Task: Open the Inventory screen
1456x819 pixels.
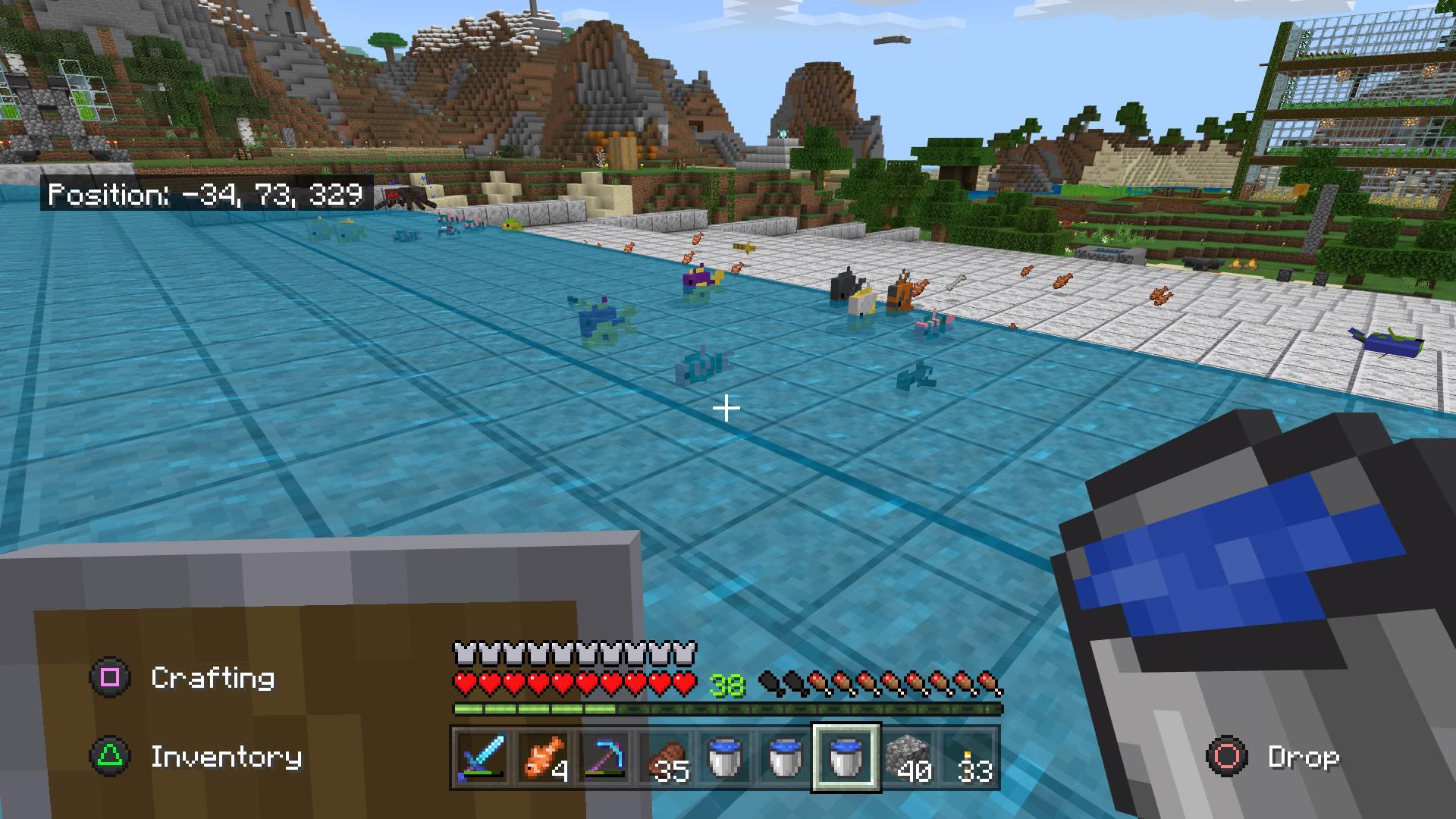Action: tap(225, 756)
